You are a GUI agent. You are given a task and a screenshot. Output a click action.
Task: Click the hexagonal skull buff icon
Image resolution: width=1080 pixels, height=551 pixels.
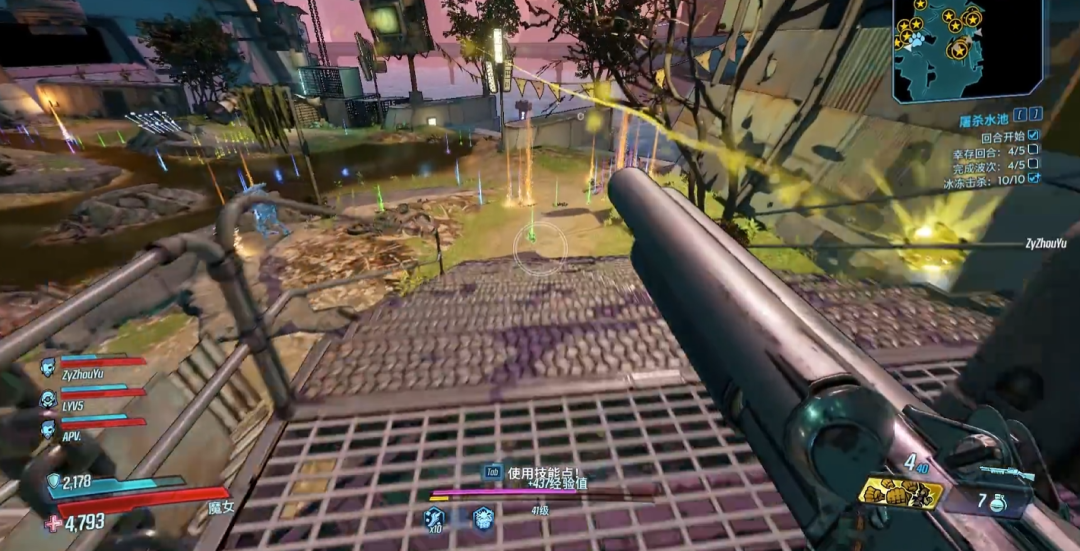point(483,517)
